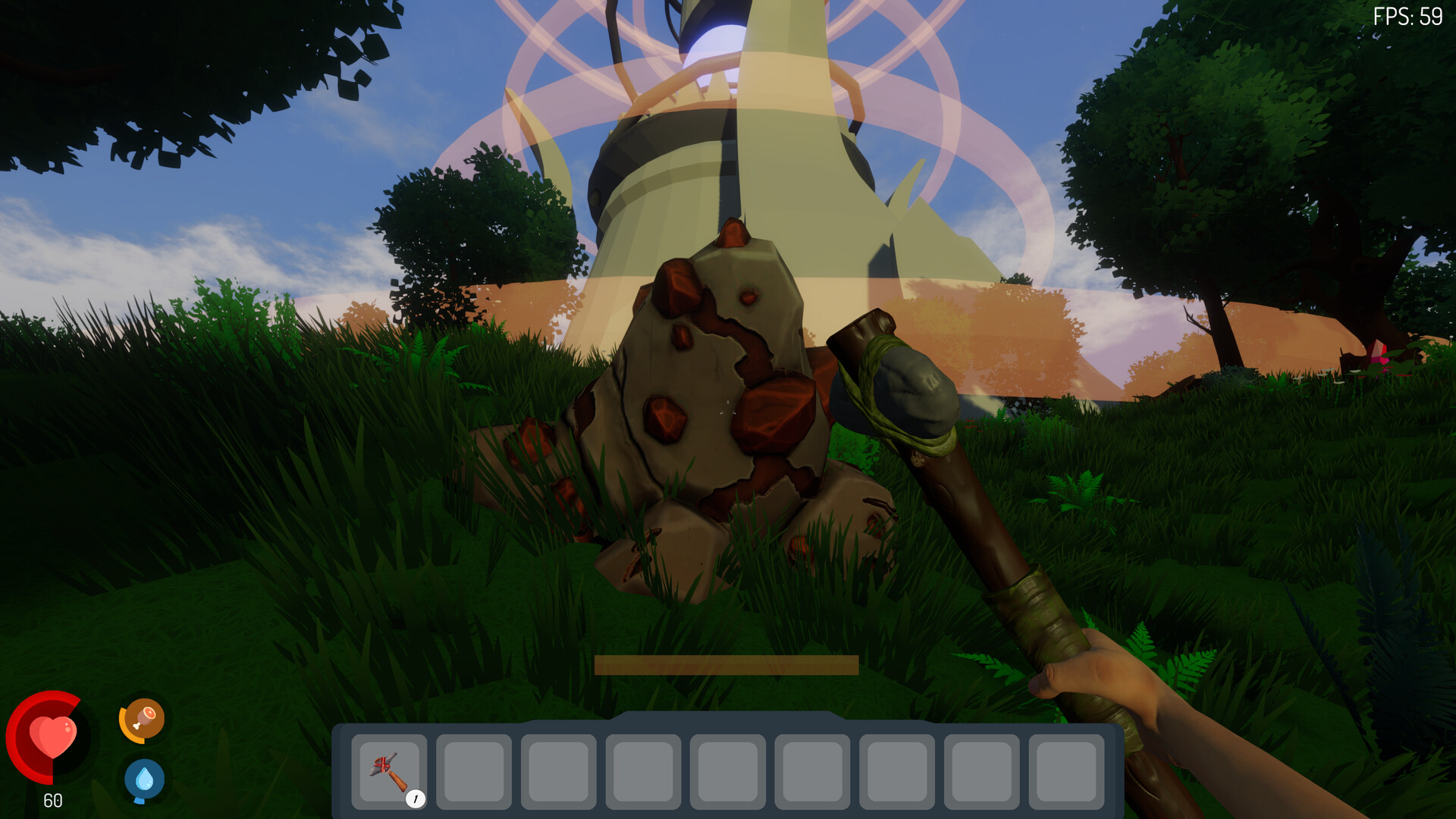This screenshot has height=819, width=1456.
Task: Click the quantity badge on the axe item
Action: coord(416,798)
